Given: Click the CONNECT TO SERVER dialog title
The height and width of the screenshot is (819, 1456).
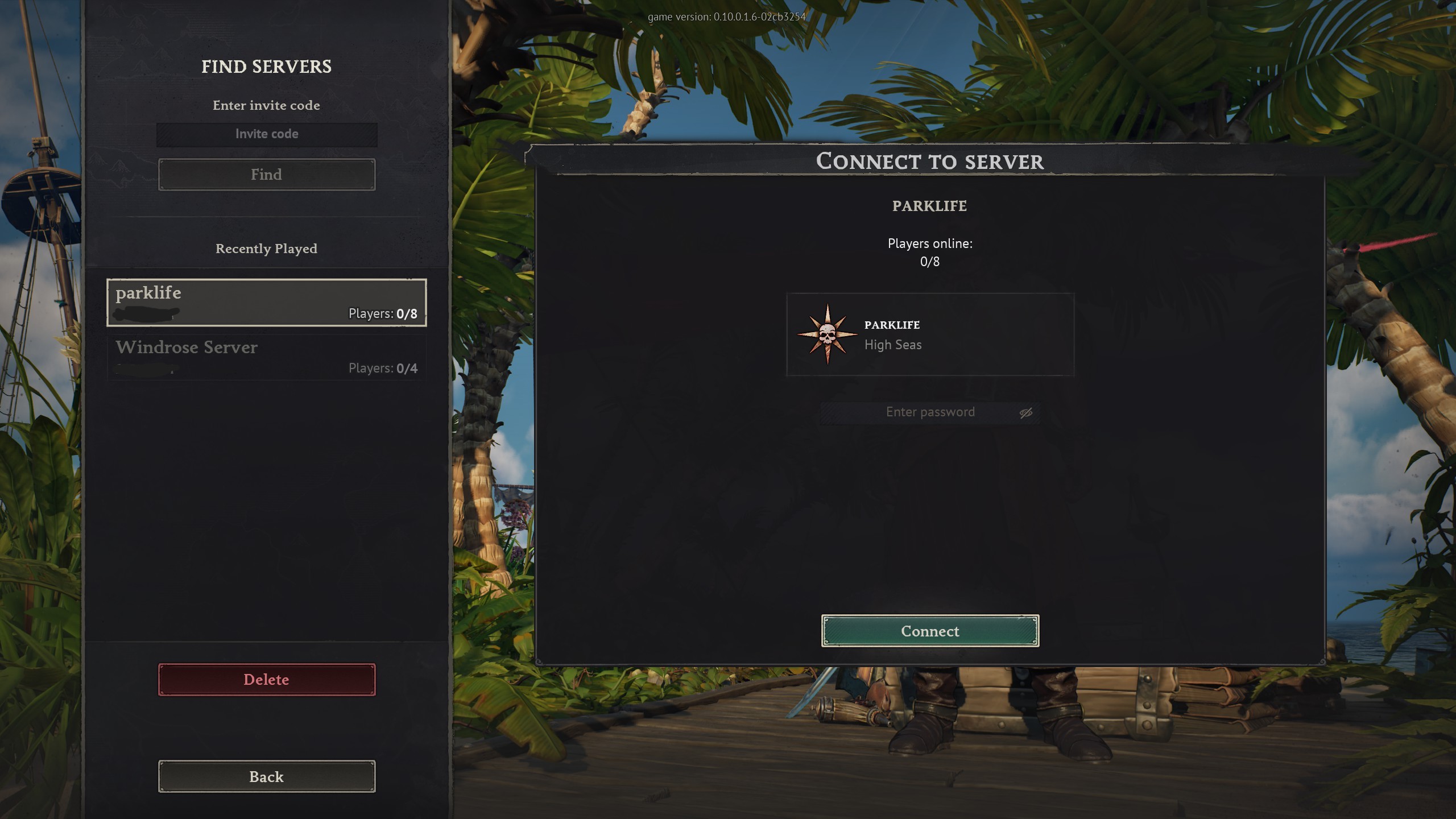Looking at the screenshot, I should pyautogui.click(x=930, y=162).
